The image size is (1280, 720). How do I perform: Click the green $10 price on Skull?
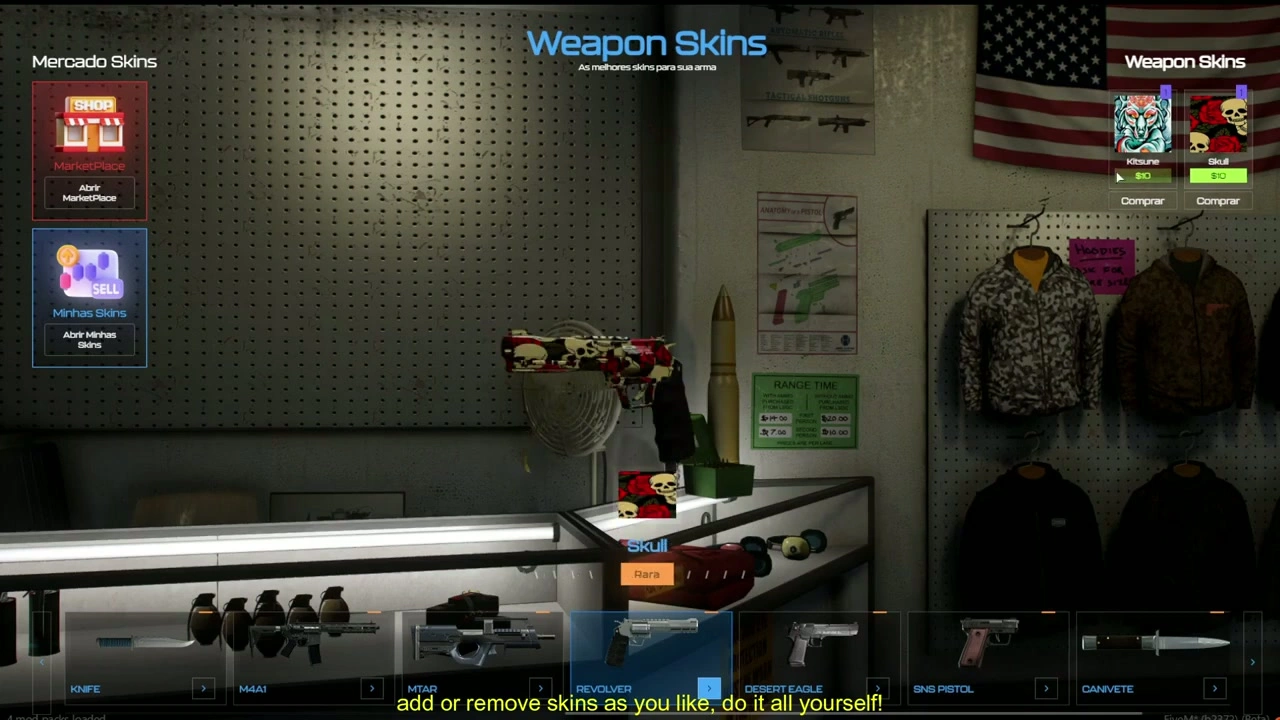pos(1217,176)
